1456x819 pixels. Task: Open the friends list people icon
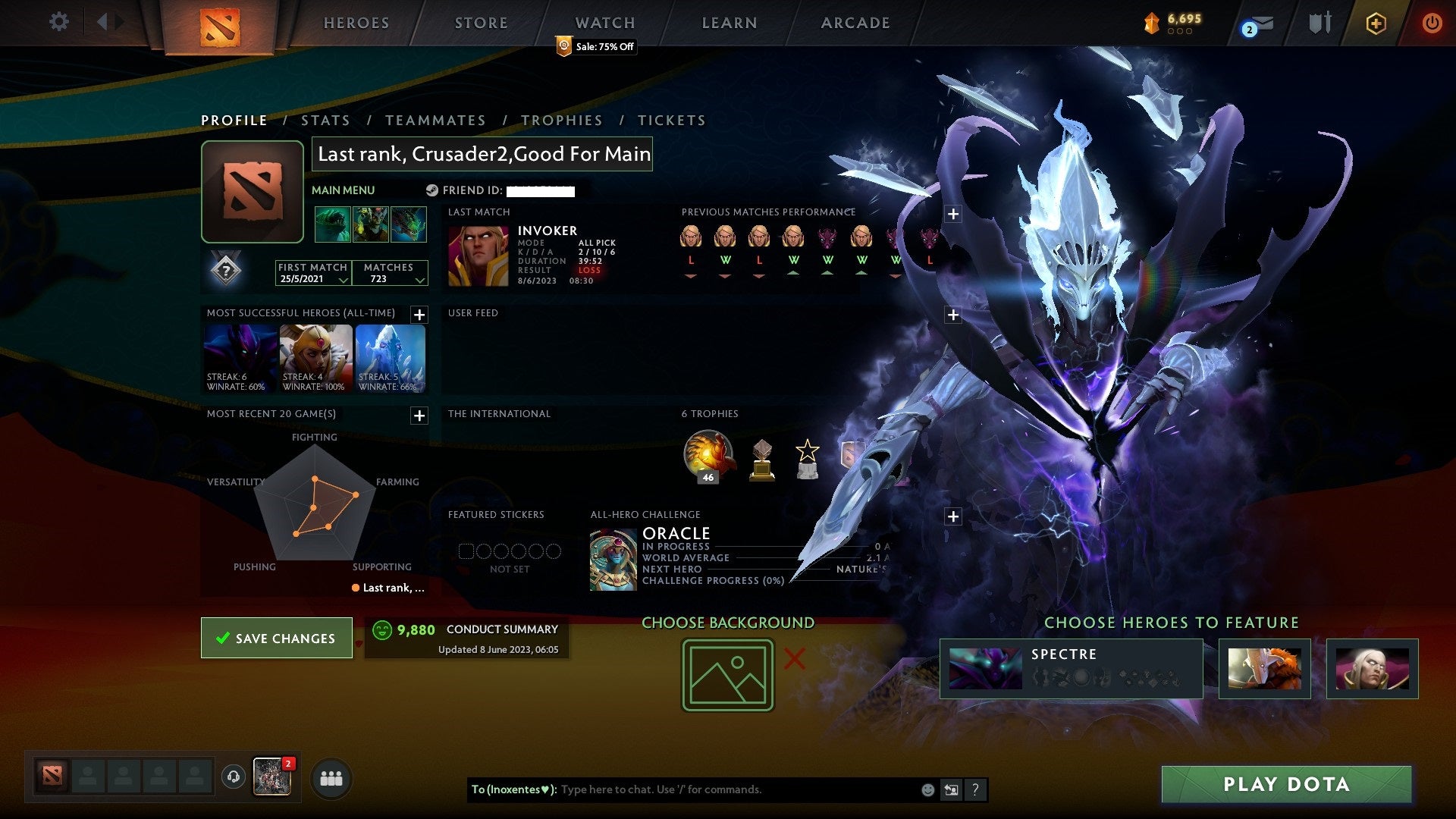pyautogui.click(x=331, y=778)
